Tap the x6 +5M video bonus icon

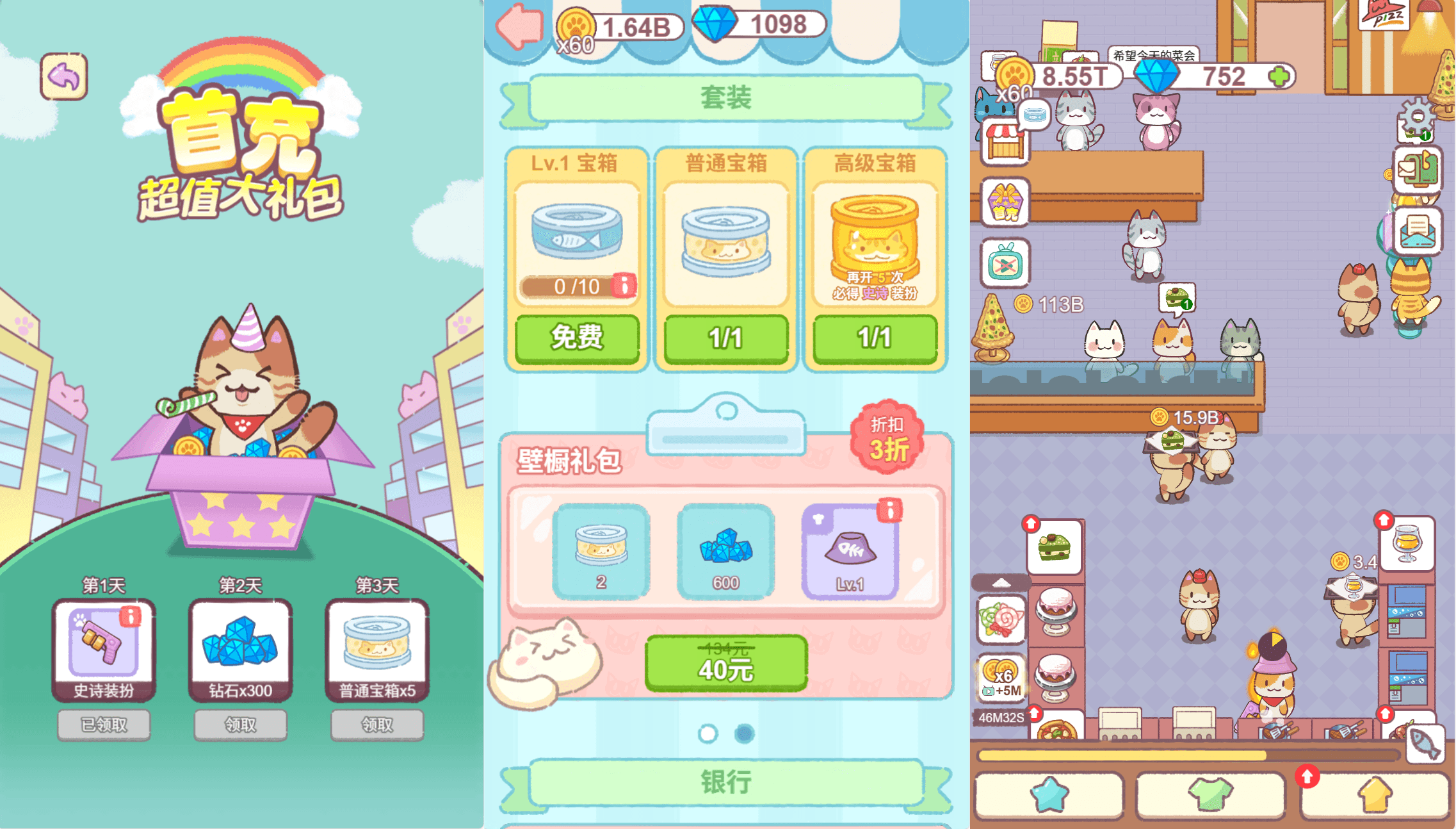pos(1001,677)
